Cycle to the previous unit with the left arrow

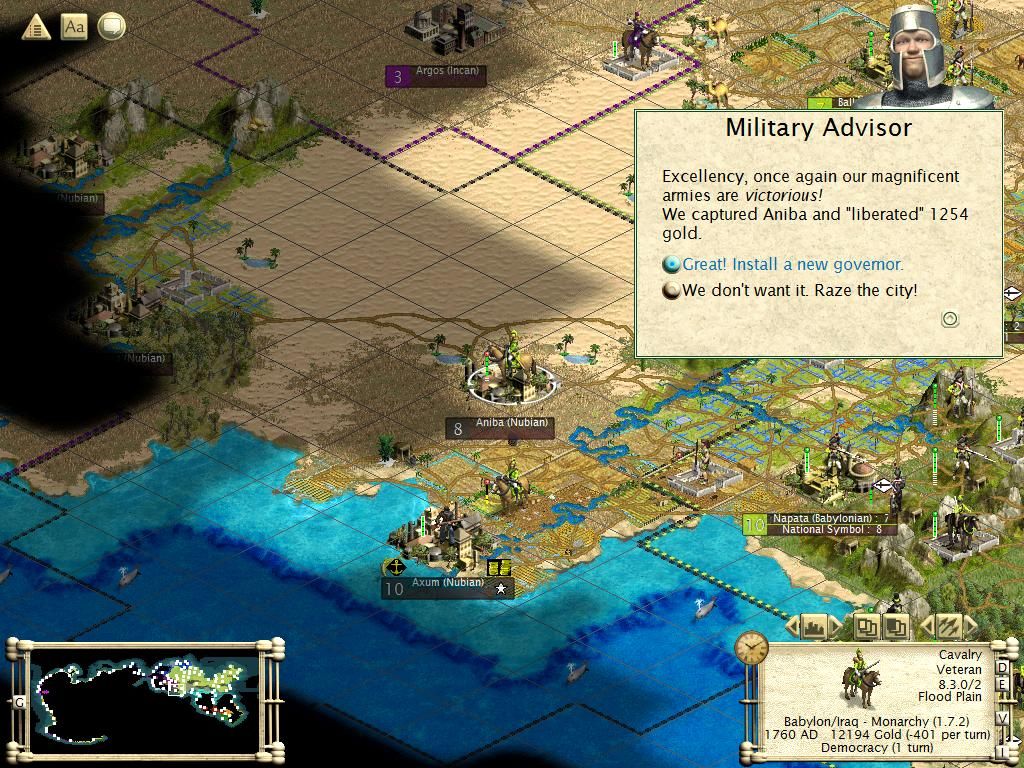coord(925,627)
